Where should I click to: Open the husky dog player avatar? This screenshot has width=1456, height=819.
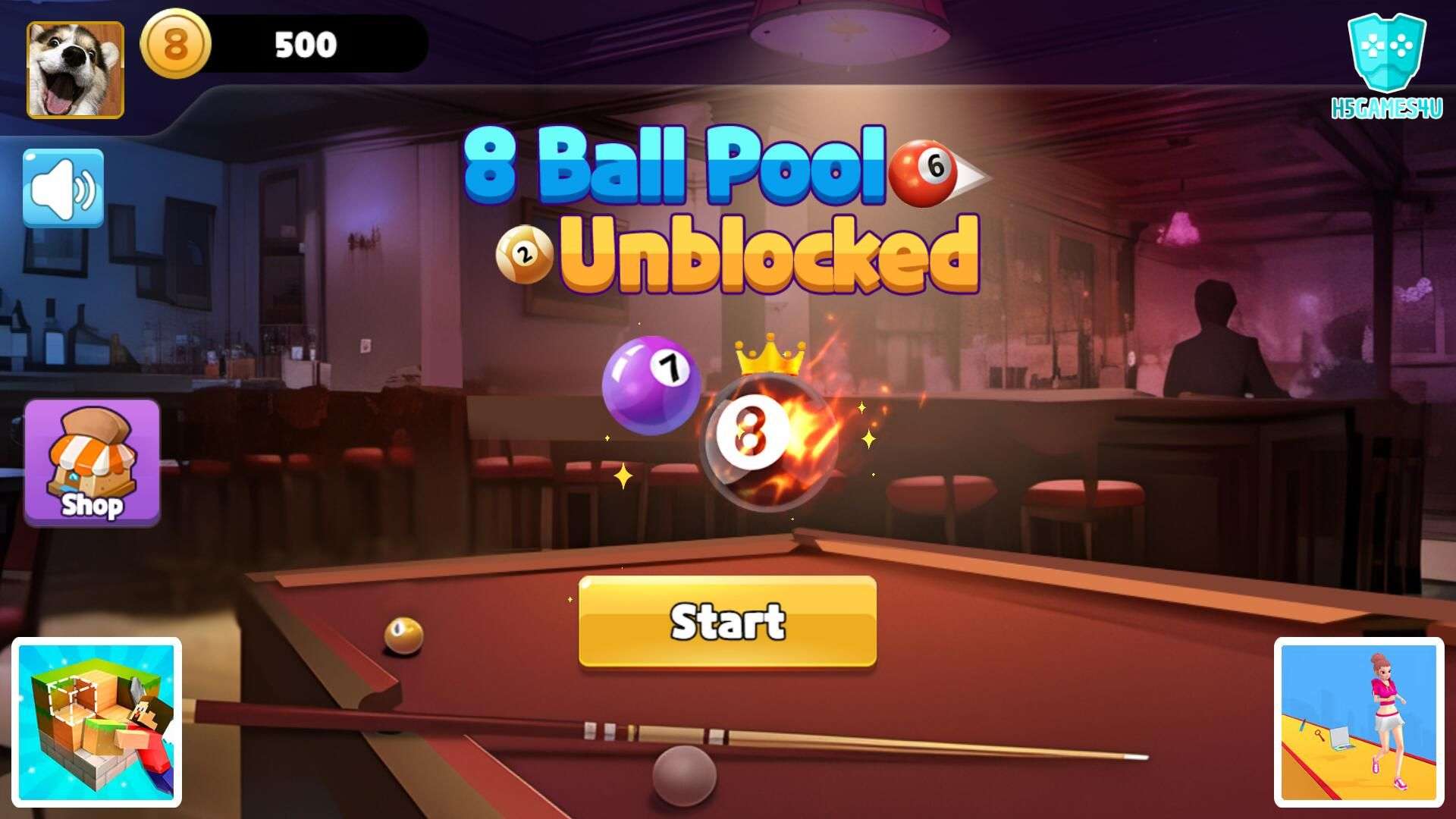[x=75, y=70]
